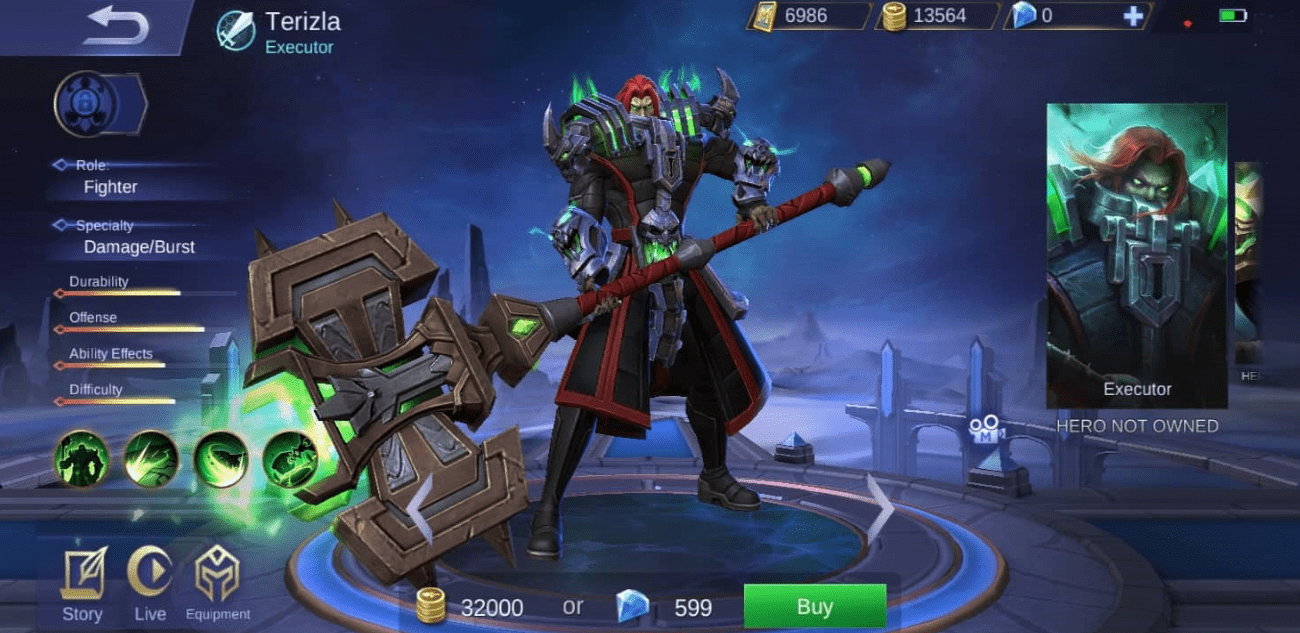
Task: Open Terizla's Story
Action: (83, 585)
